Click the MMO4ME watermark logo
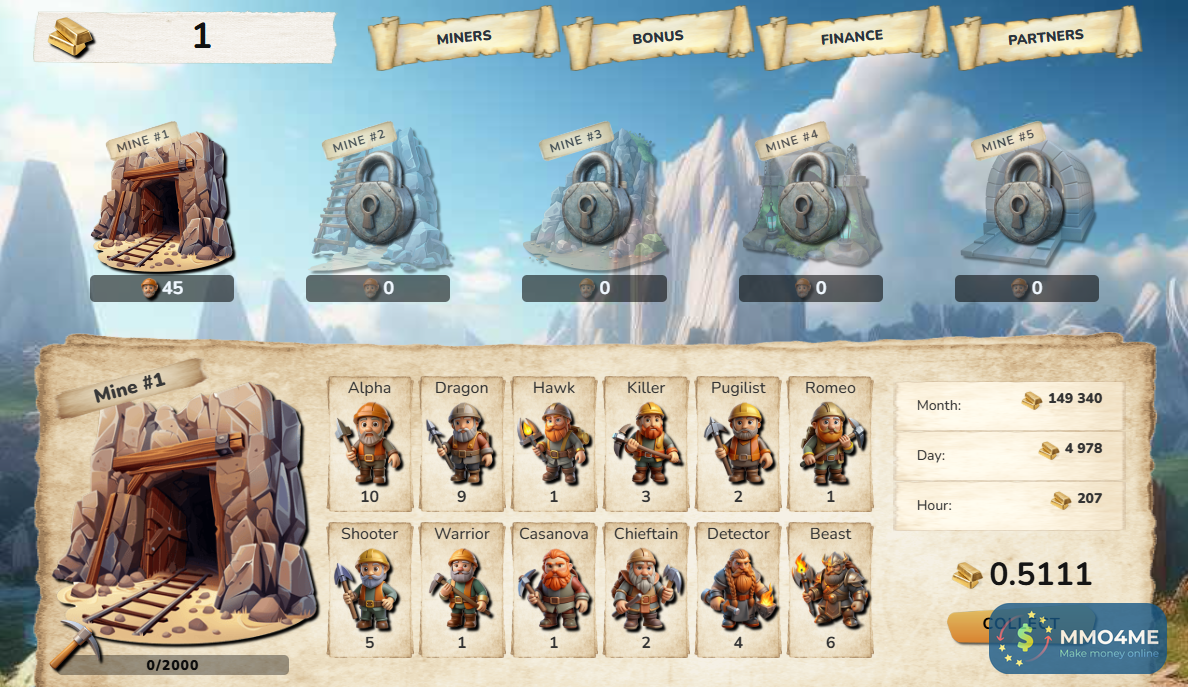This screenshot has width=1188, height=687. [x=1078, y=639]
